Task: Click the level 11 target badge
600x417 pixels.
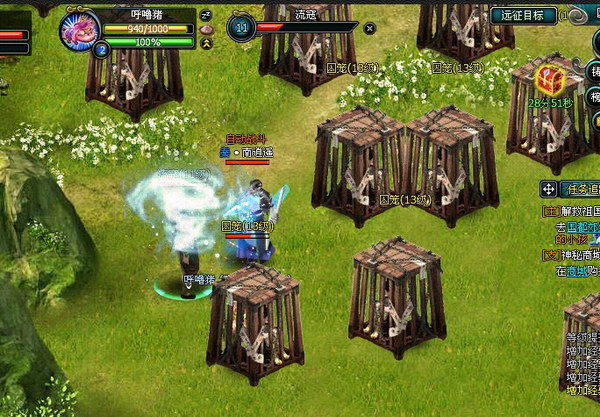Action: pyautogui.click(x=240, y=27)
